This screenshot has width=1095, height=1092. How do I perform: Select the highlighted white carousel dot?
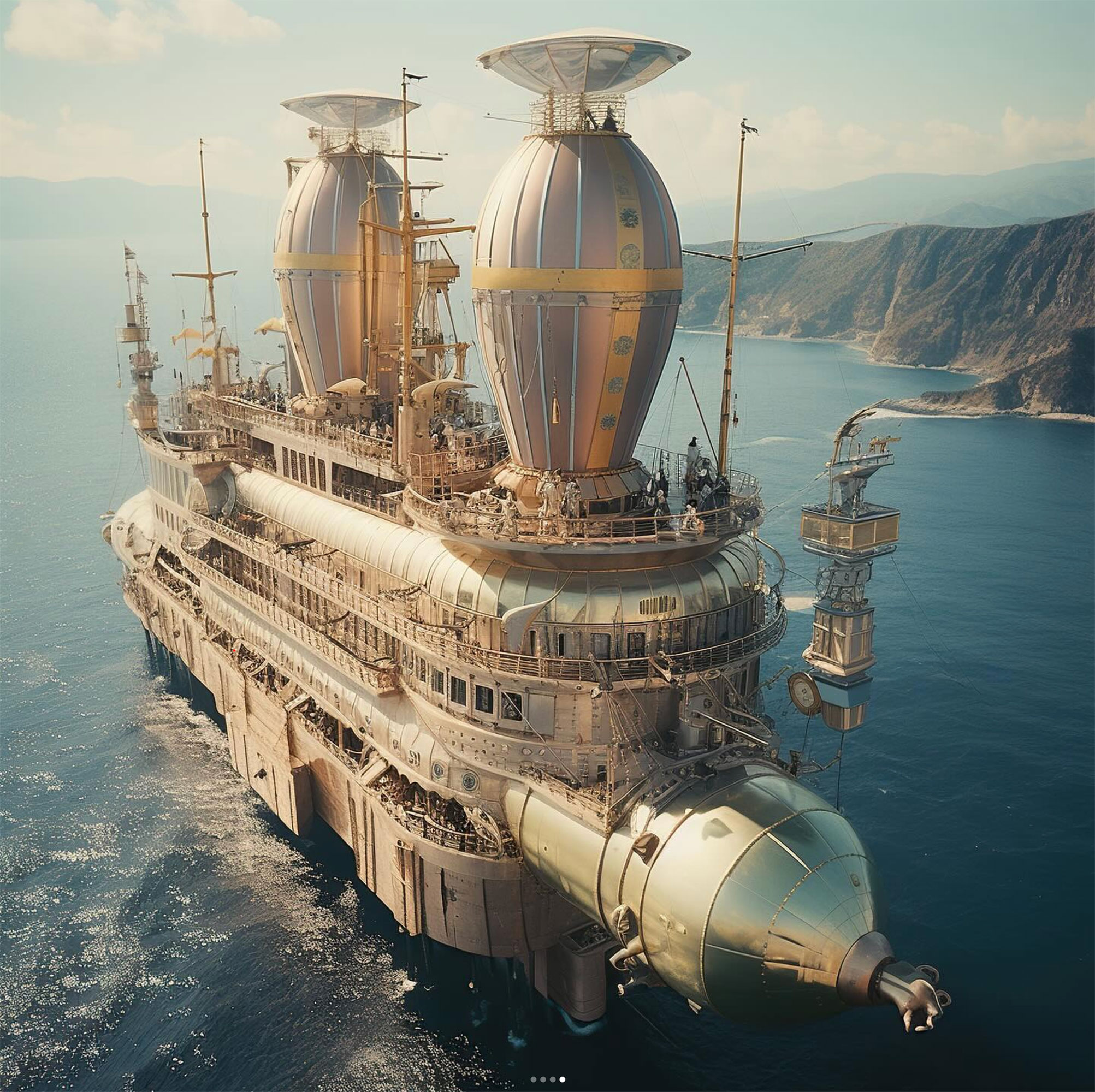pyautogui.click(x=562, y=1079)
